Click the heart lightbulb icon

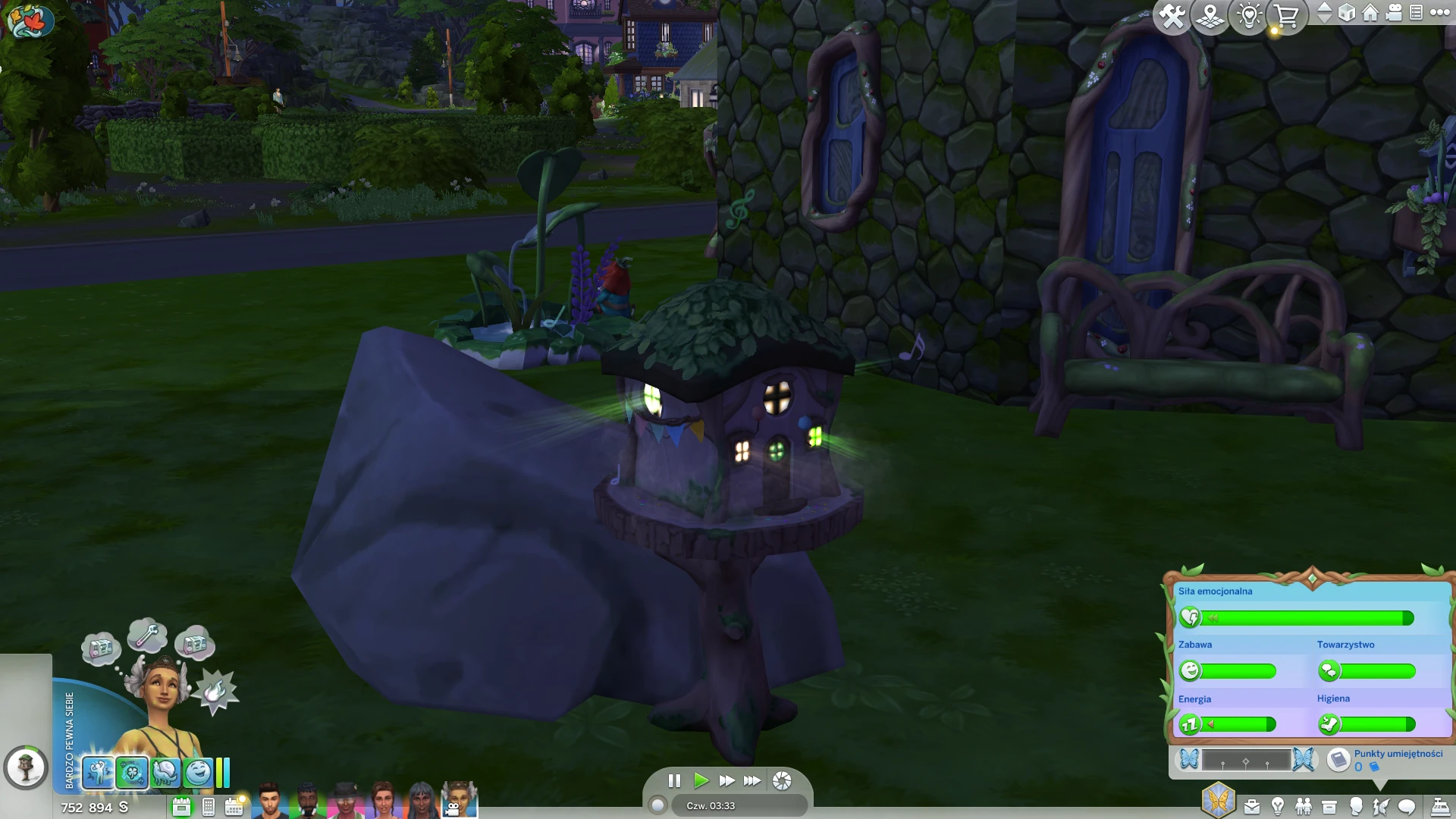[1249, 16]
